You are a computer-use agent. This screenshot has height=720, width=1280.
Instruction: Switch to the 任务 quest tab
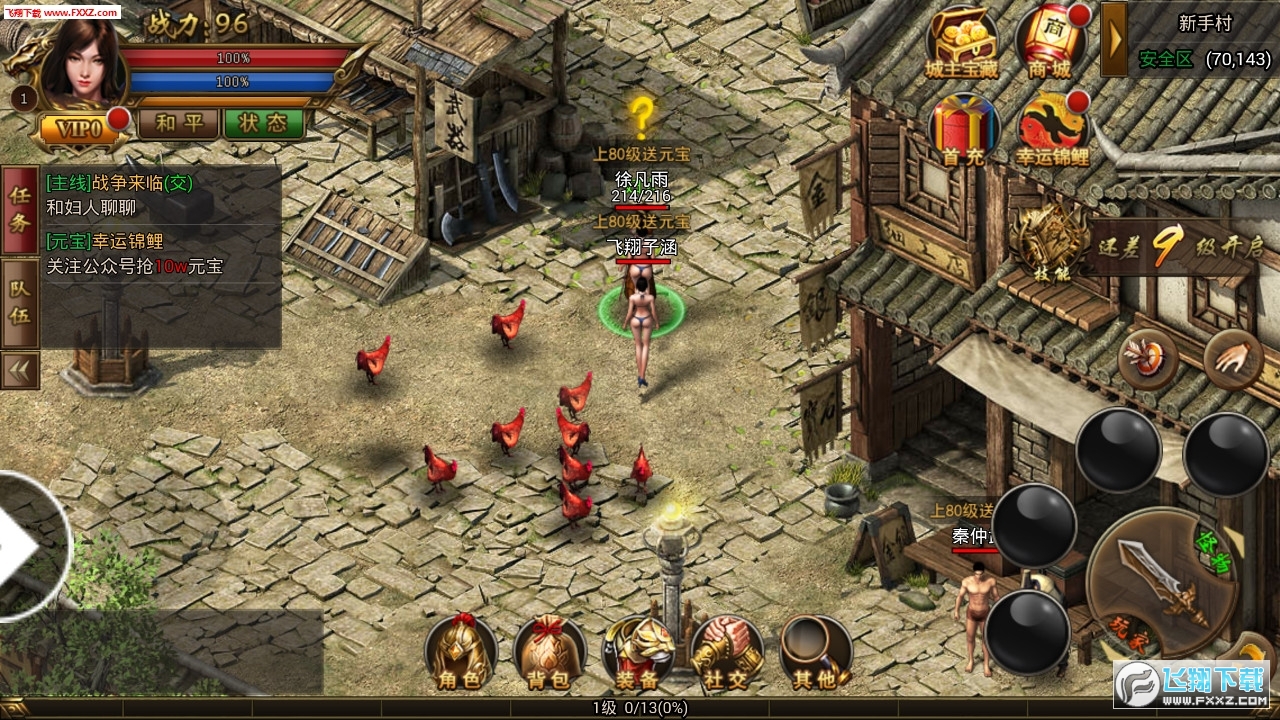pyautogui.click(x=20, y=209)
